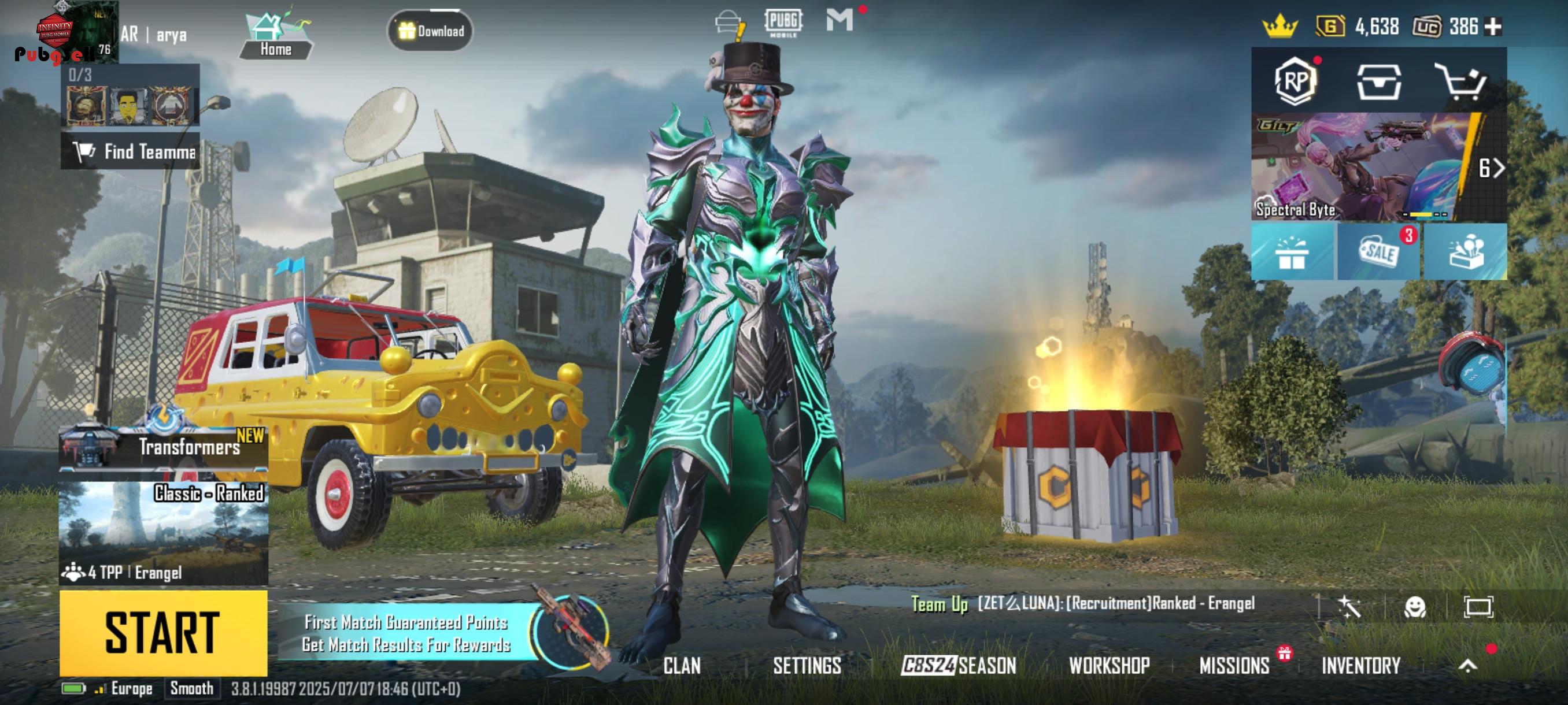
Task: Tap the yellow START button
Action: pyautogui.click(x=163, y=633)
